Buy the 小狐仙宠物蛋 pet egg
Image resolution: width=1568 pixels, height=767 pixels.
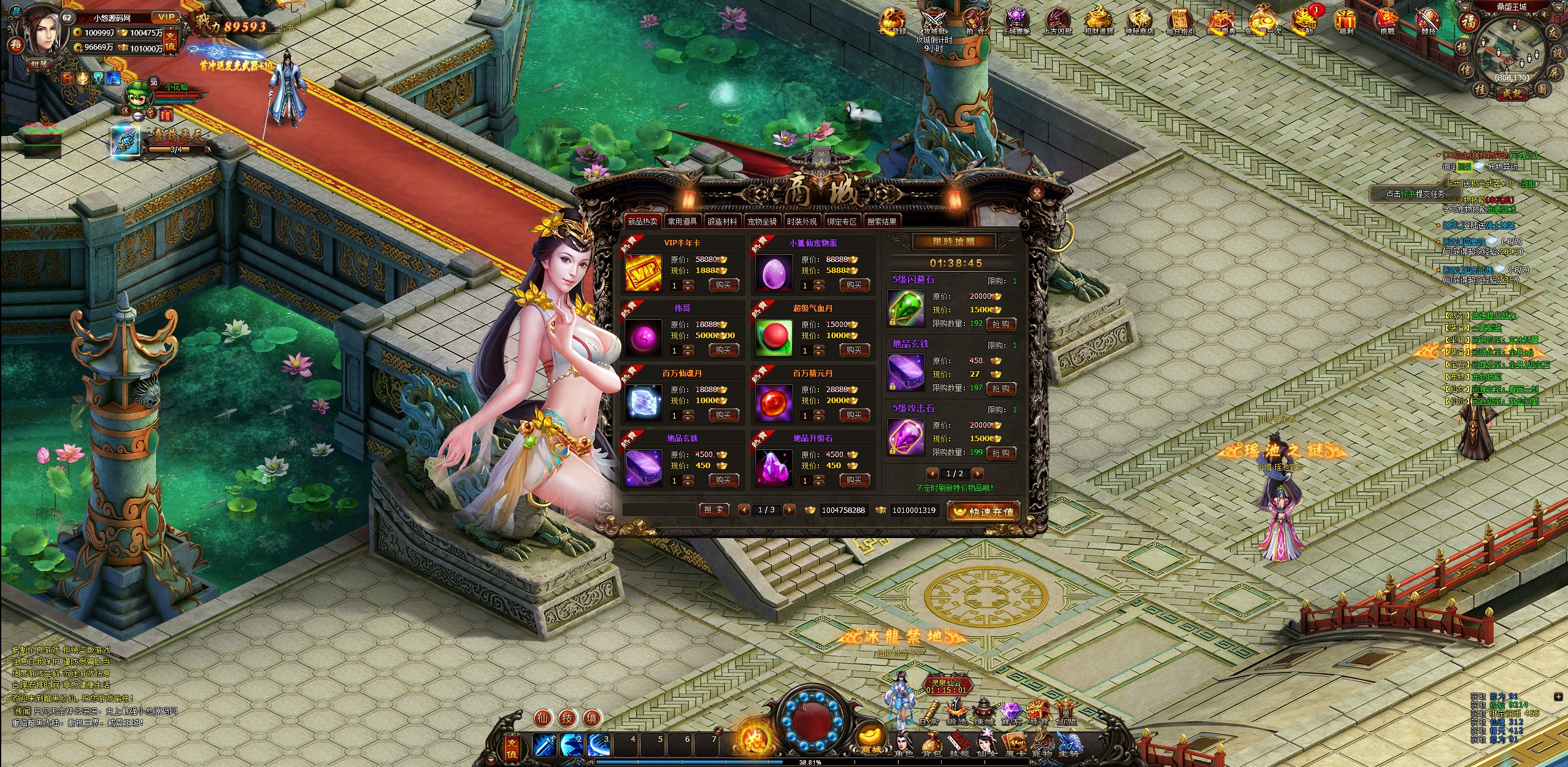click(854, 285)
